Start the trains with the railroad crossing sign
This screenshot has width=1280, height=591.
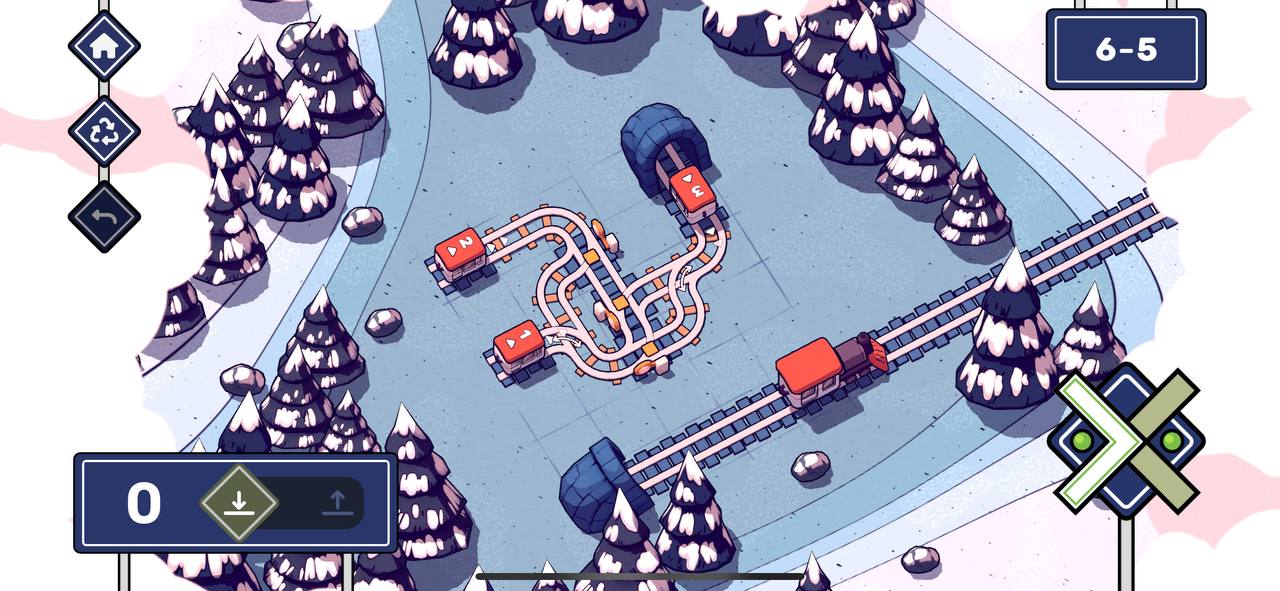coord(1126,440)
